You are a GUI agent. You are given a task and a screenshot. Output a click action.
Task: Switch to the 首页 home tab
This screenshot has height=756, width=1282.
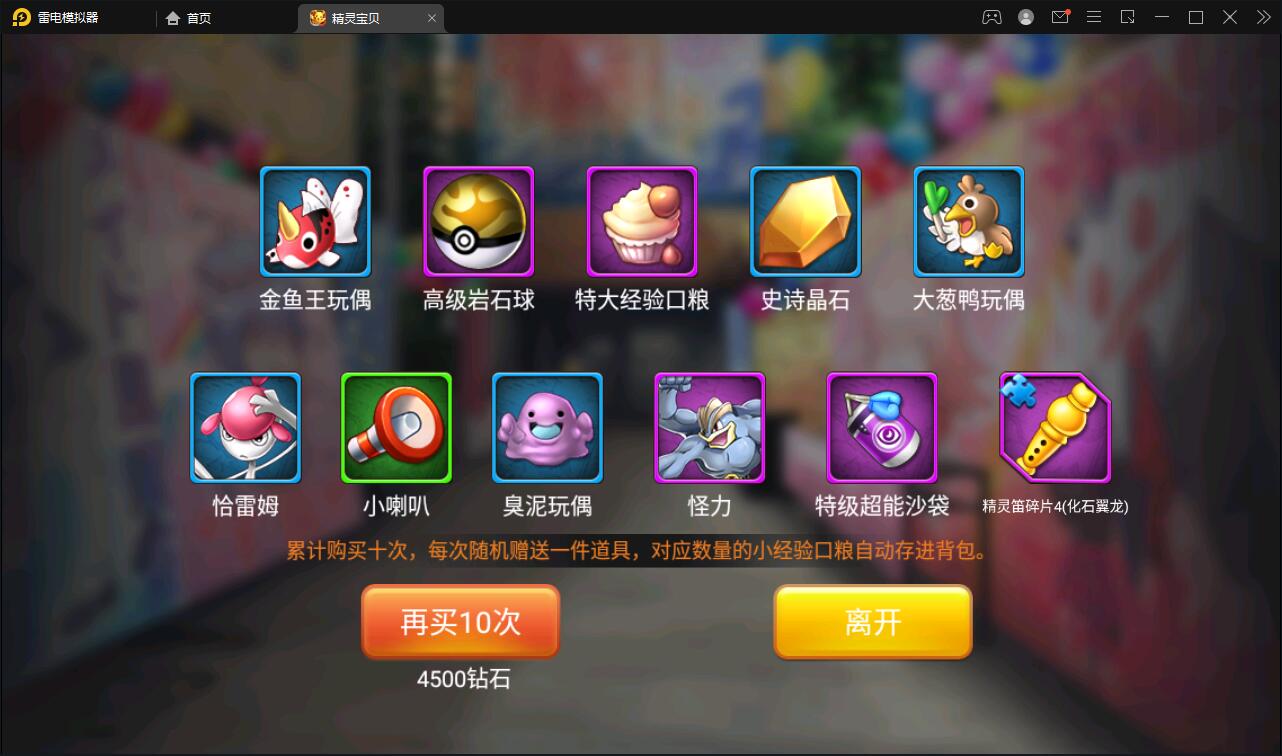click(189, 17)
